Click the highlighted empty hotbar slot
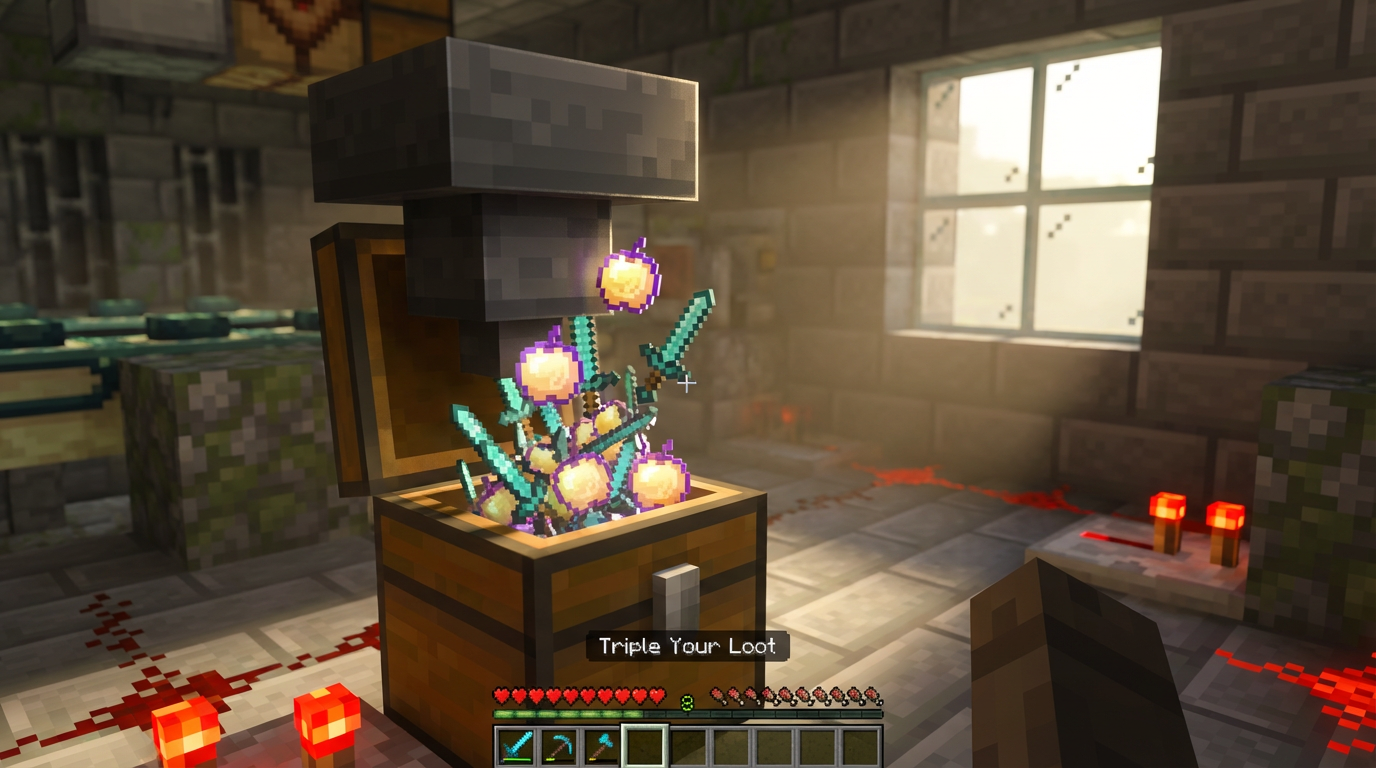Viewport: 1376px width, 768px height. 645,746
